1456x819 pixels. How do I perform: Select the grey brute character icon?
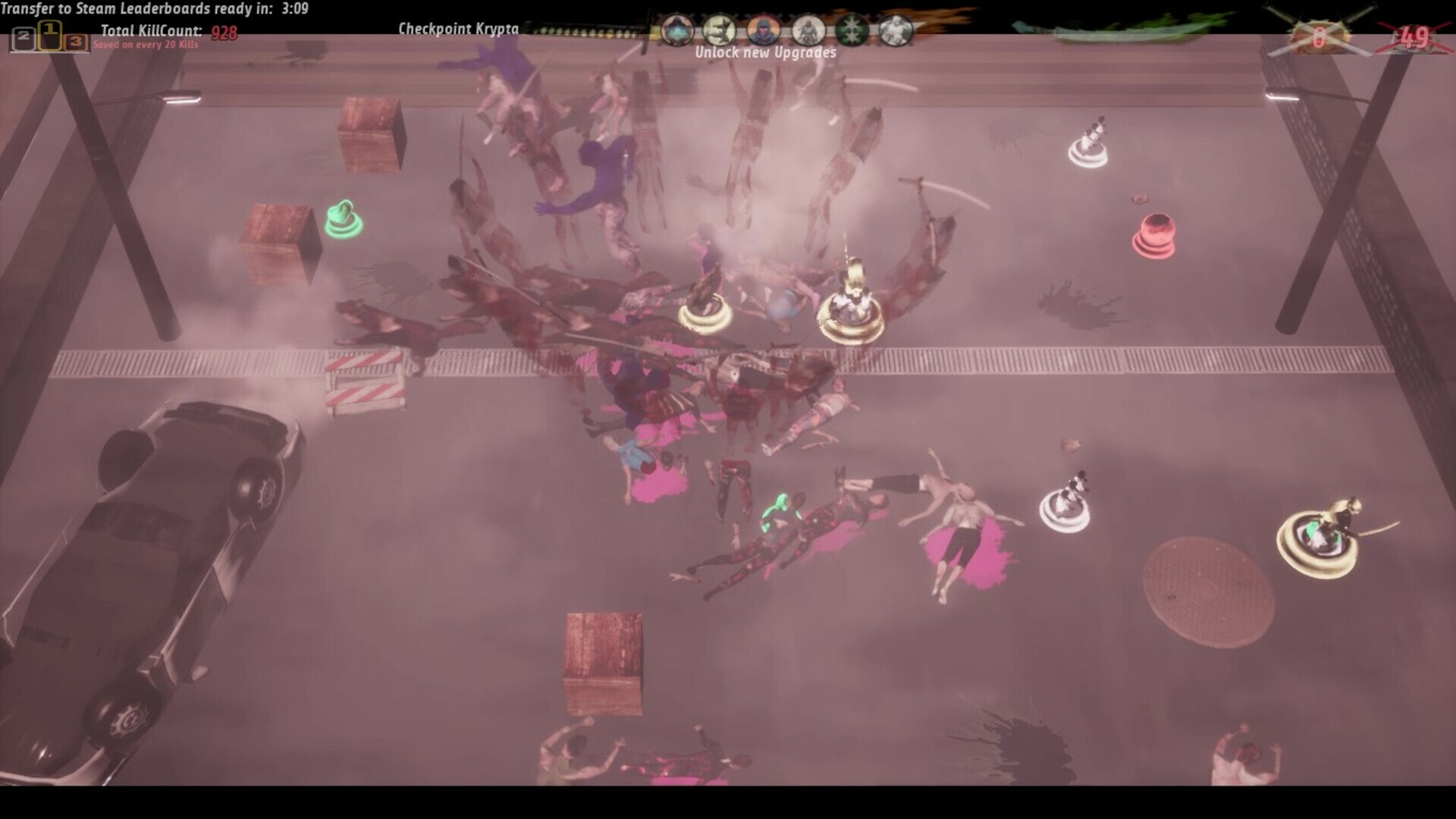click(x=895, y=30)
